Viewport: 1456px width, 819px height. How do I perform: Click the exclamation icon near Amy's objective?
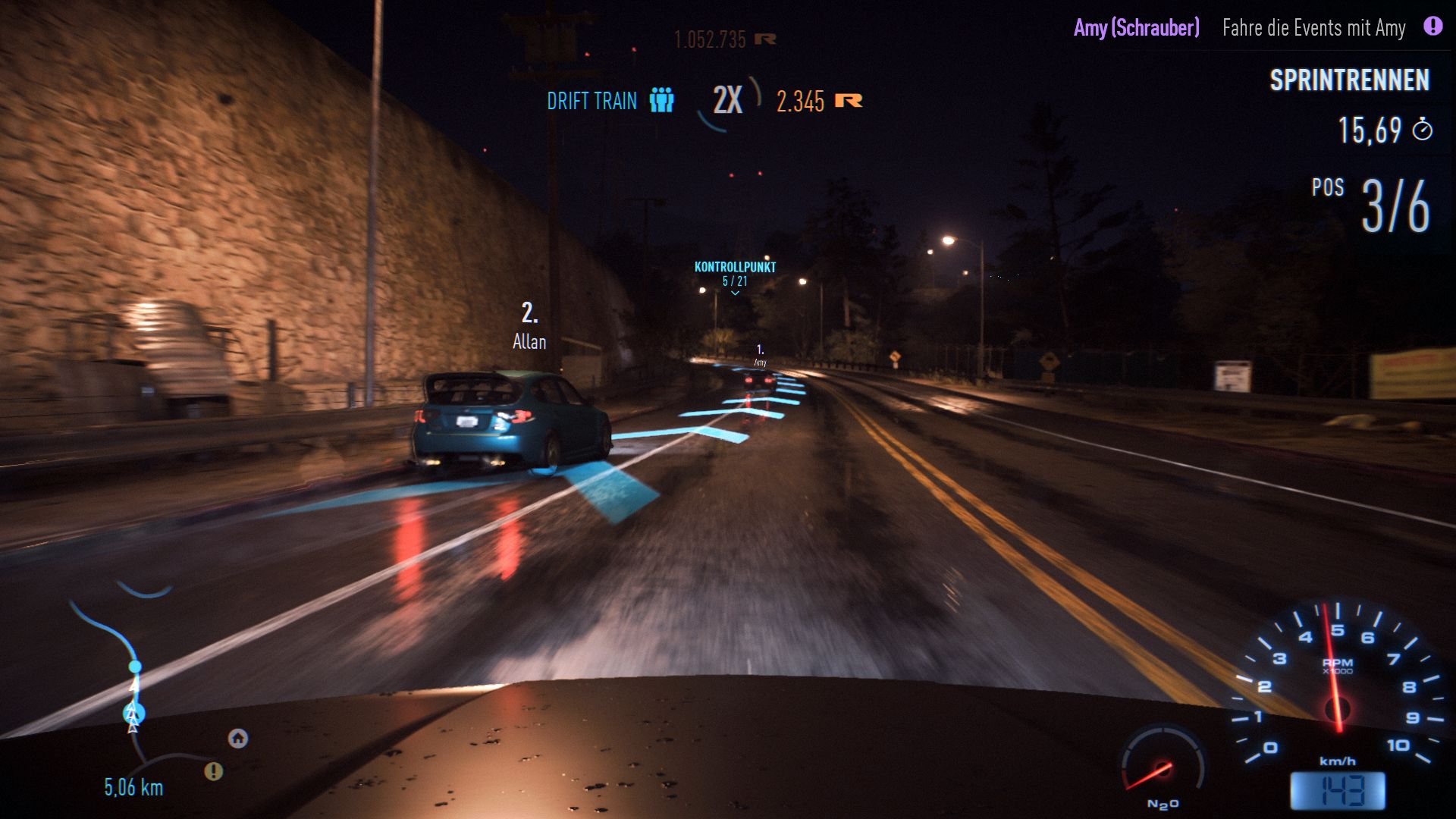pyautogui.click(x=1432, y=28)
